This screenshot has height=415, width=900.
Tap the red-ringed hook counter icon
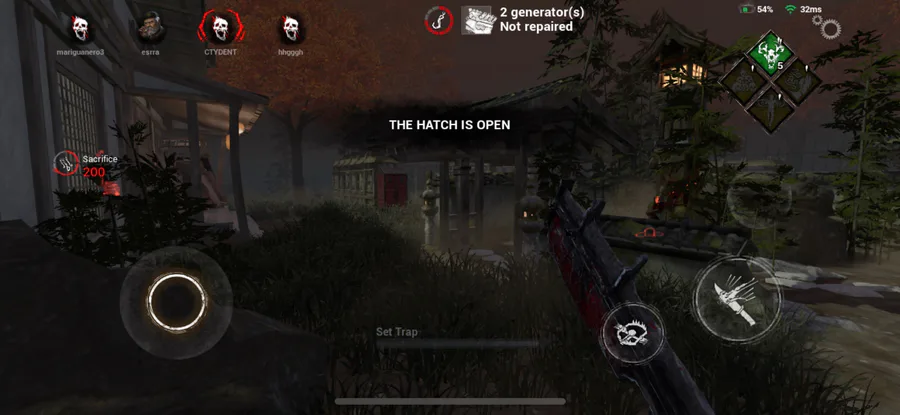coord(438,20)
